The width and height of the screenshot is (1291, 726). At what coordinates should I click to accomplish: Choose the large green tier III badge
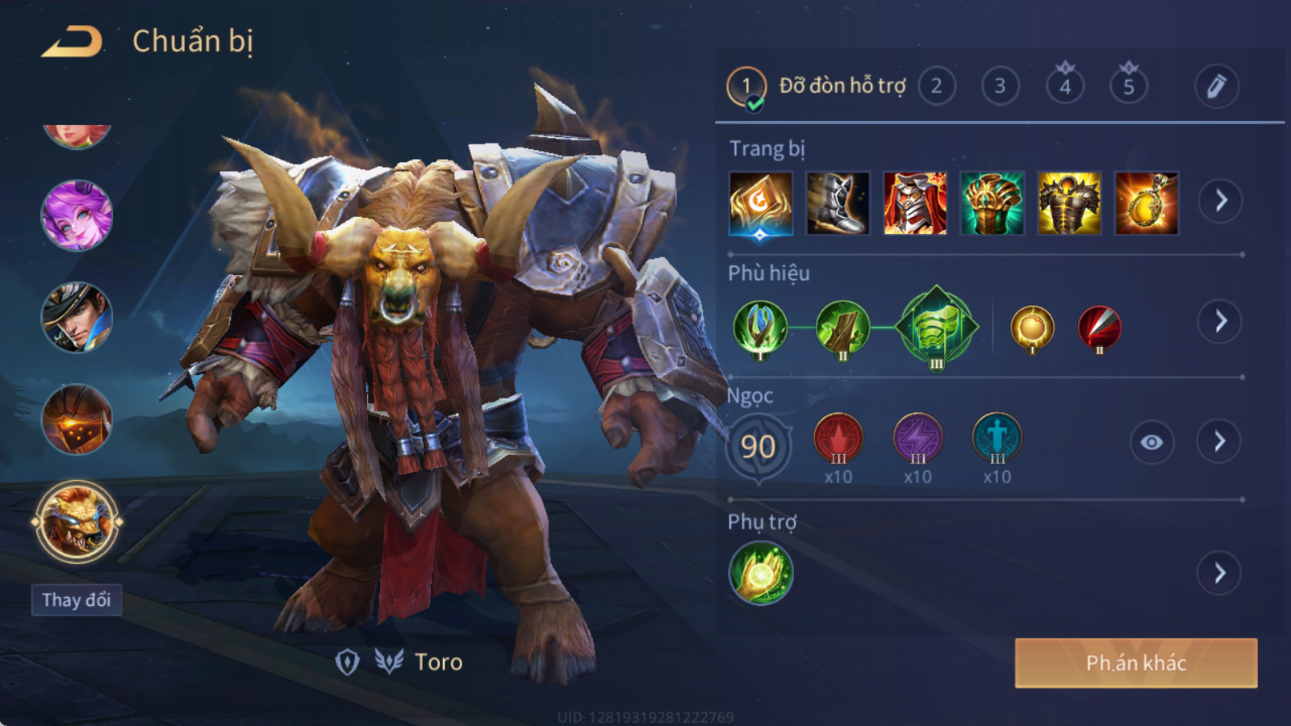coord(936,326)
